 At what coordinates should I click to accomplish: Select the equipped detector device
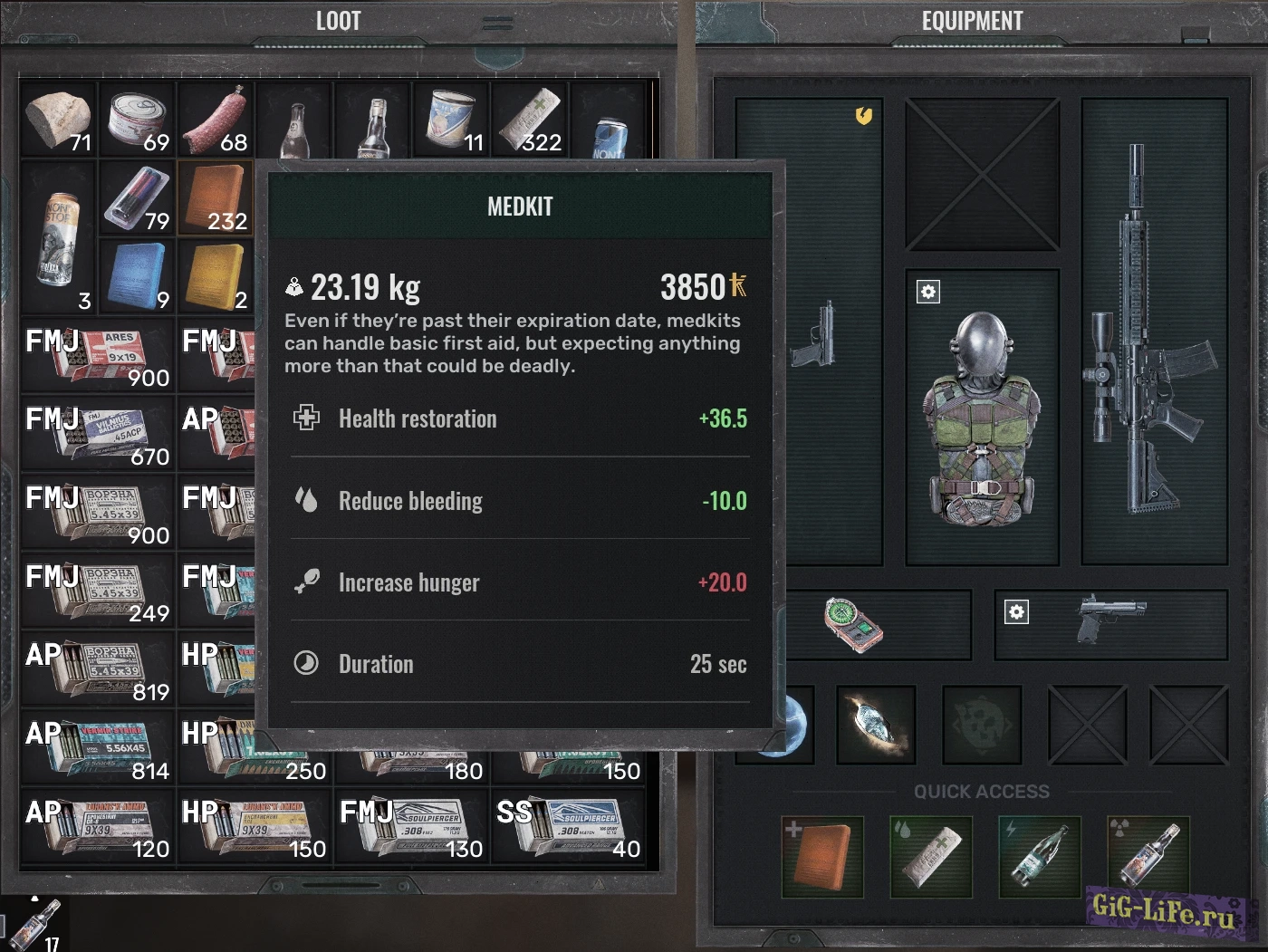coord(853,624)
